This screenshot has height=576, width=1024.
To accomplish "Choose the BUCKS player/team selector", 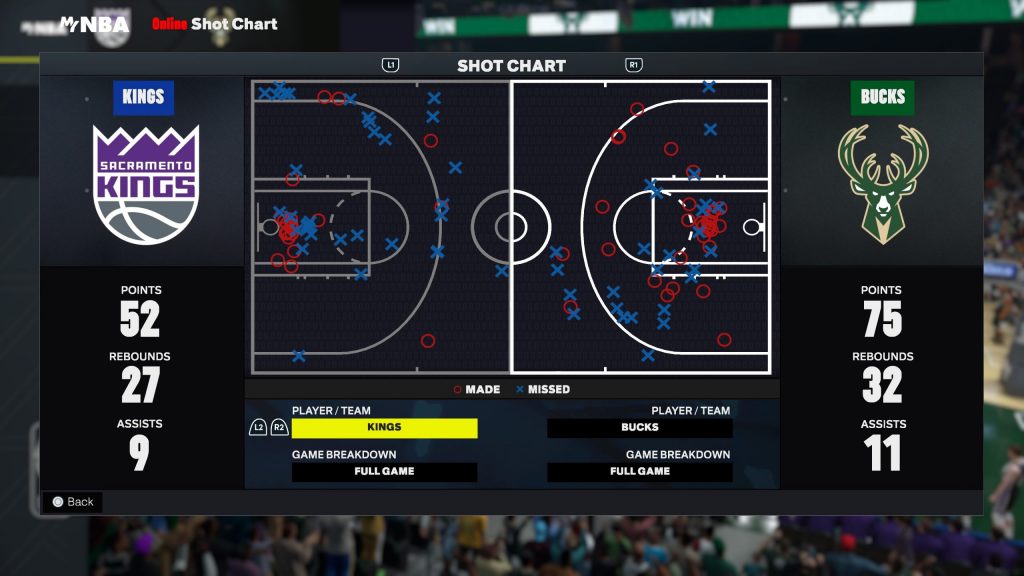I will pos(640,428).
